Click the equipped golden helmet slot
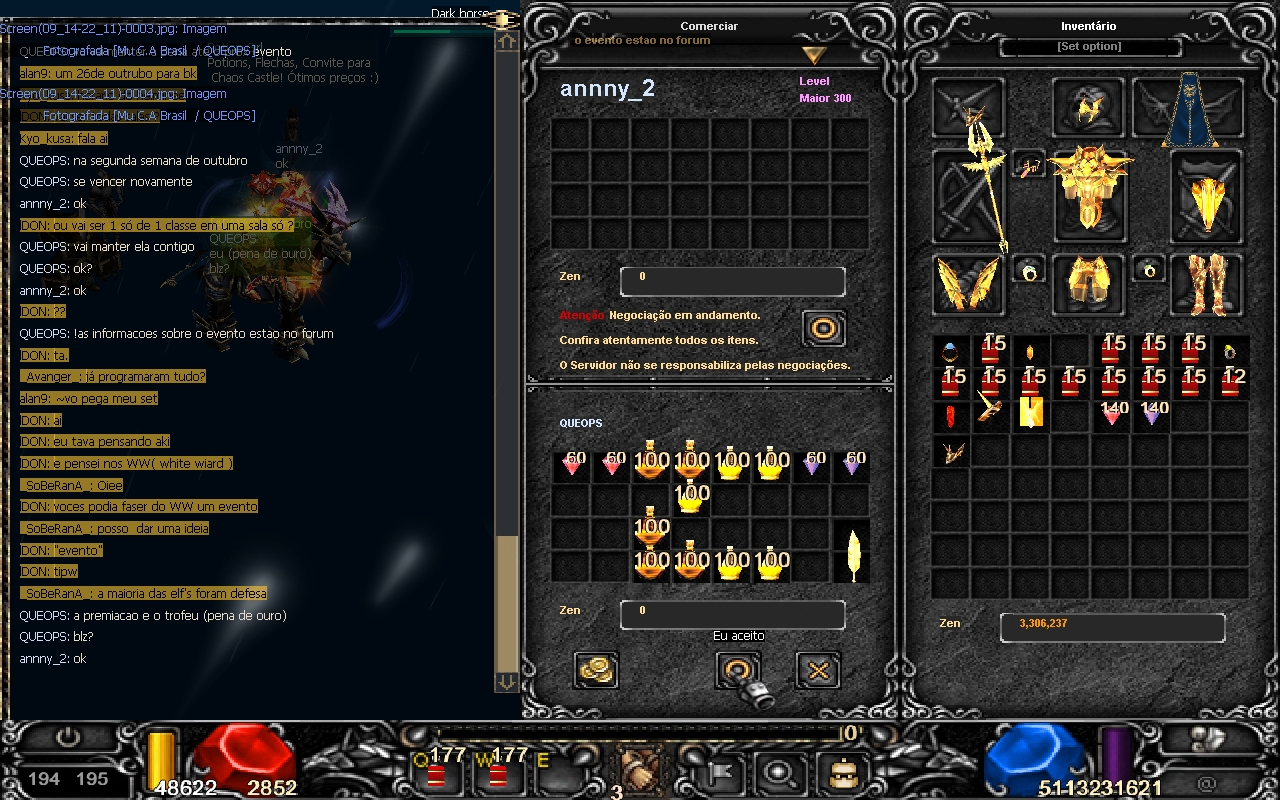The height and width of the screenshot is (800, 1280). (x=1088, y=108)
